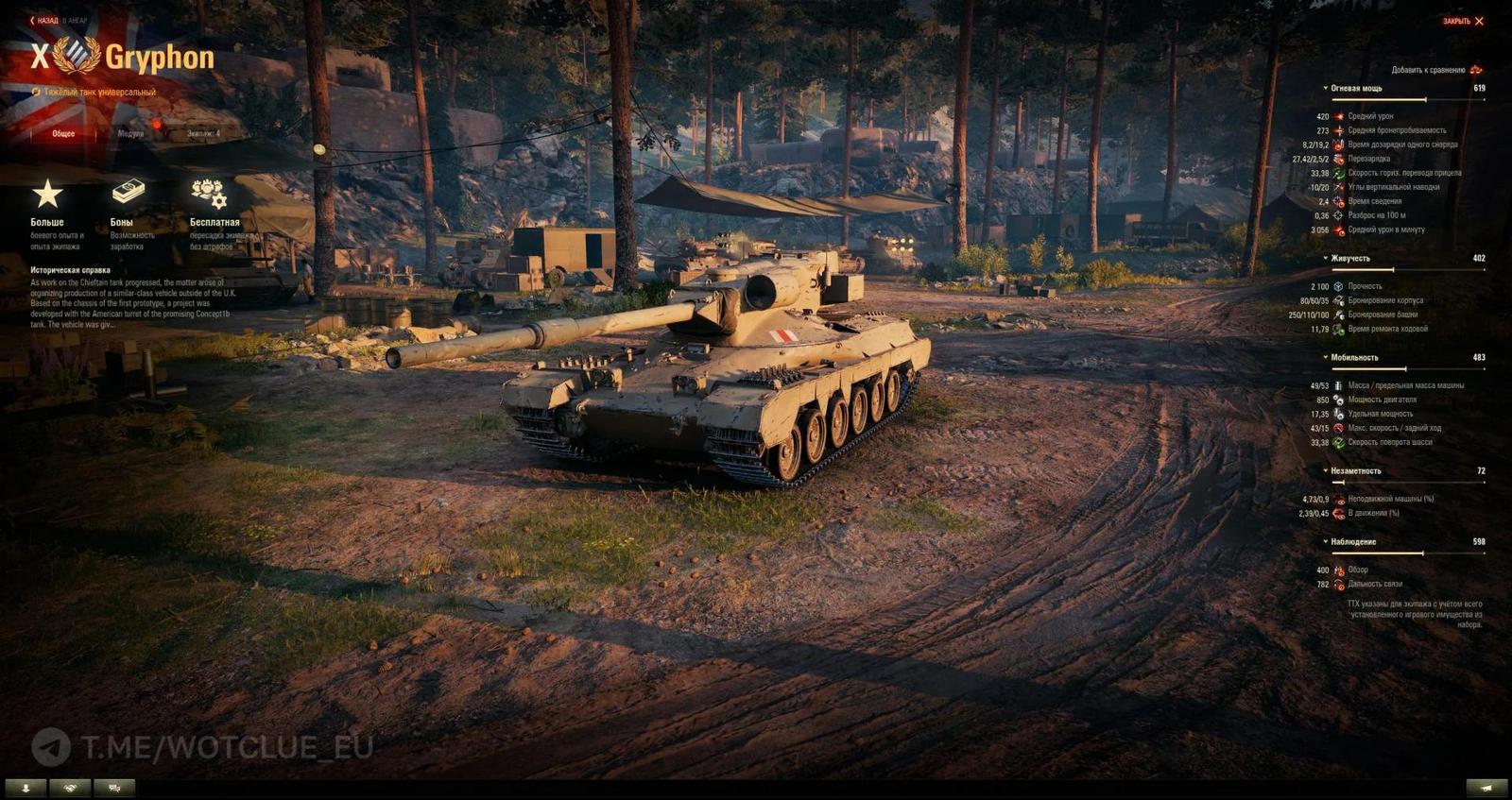Click the Огневая мощь rating slider bar
This screenshot has width=1512, height=800.
(x=1408, y=98)
